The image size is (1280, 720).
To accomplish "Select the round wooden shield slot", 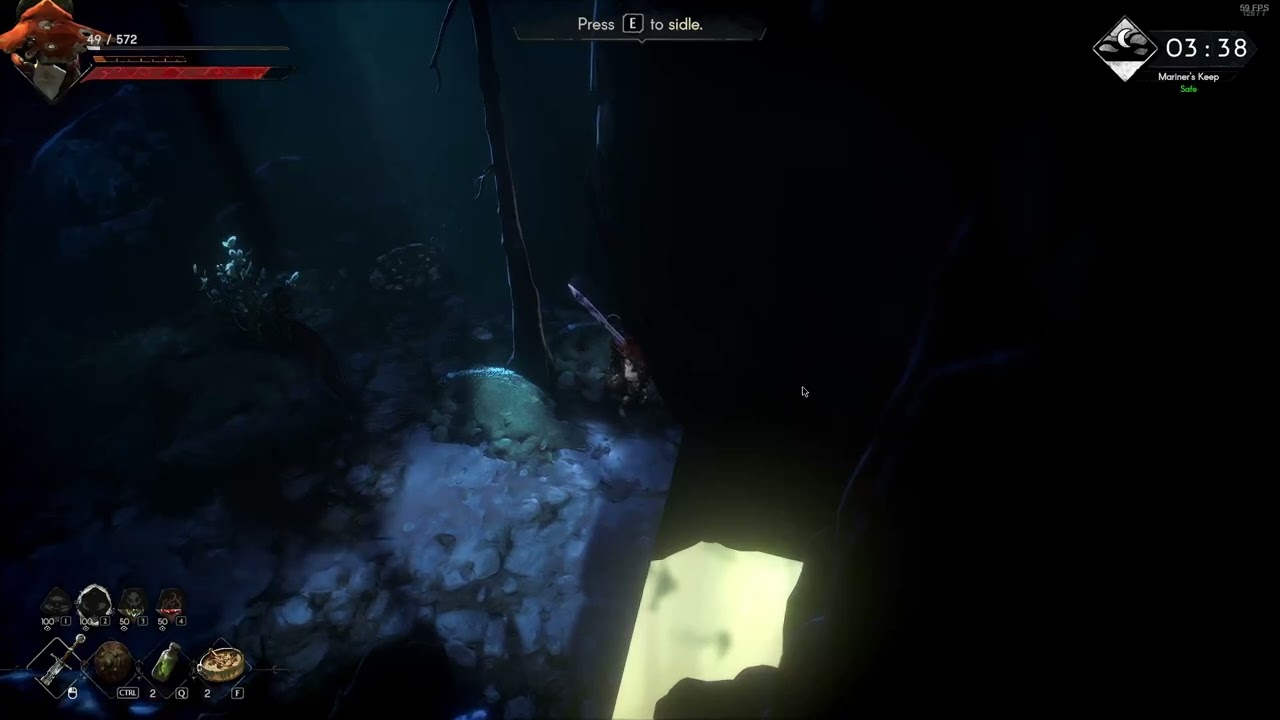I will 112,663.
